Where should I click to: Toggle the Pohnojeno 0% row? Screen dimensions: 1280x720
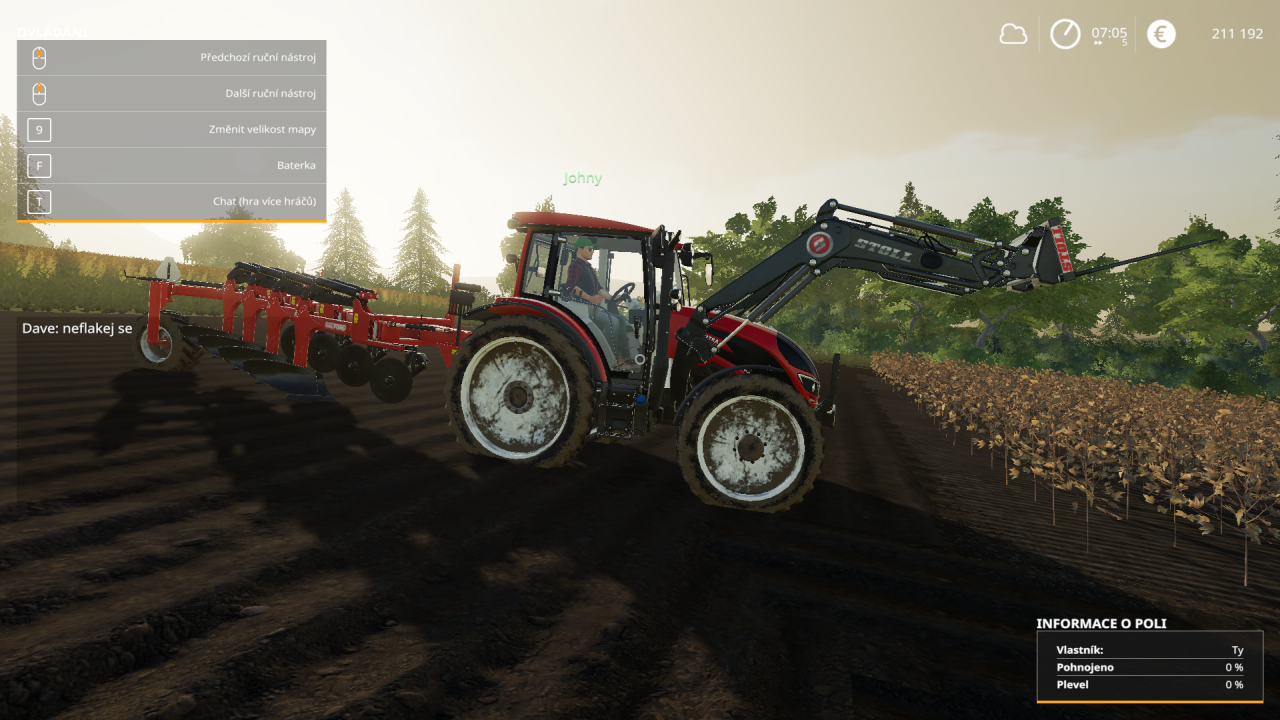[1148, 667]
